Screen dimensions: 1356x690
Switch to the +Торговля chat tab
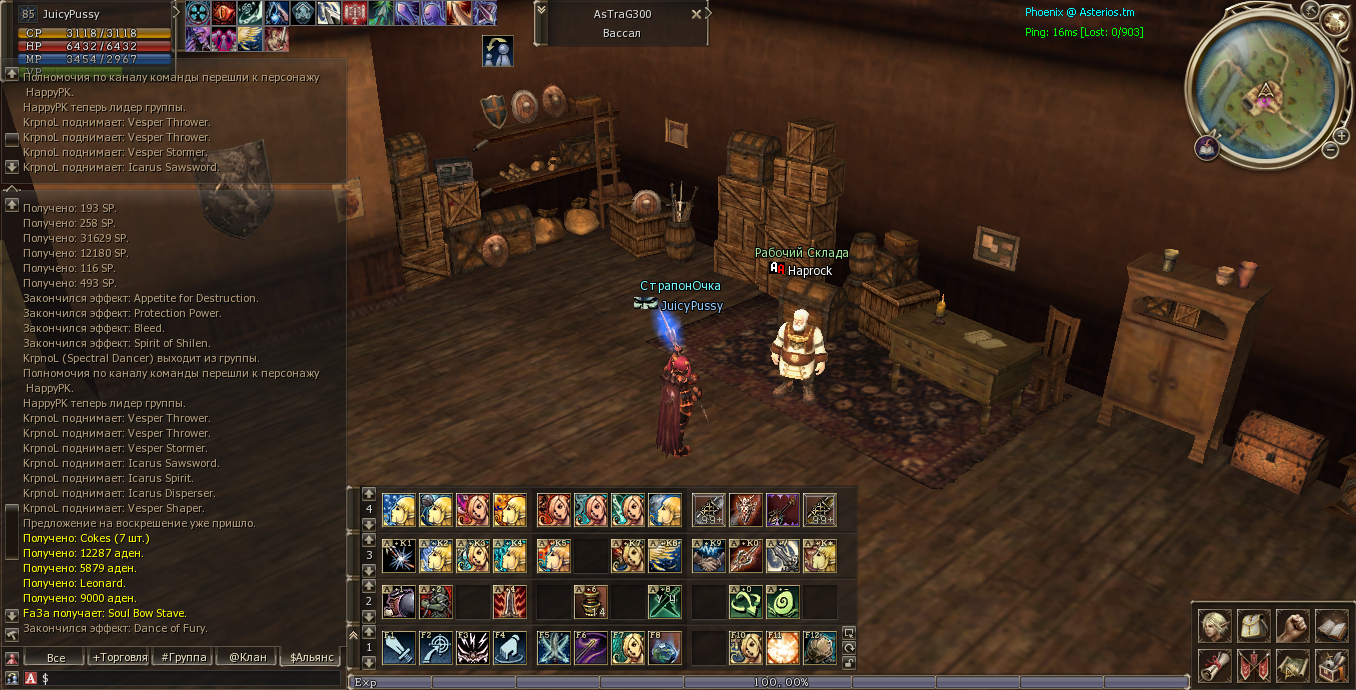[x=119, y=657]
